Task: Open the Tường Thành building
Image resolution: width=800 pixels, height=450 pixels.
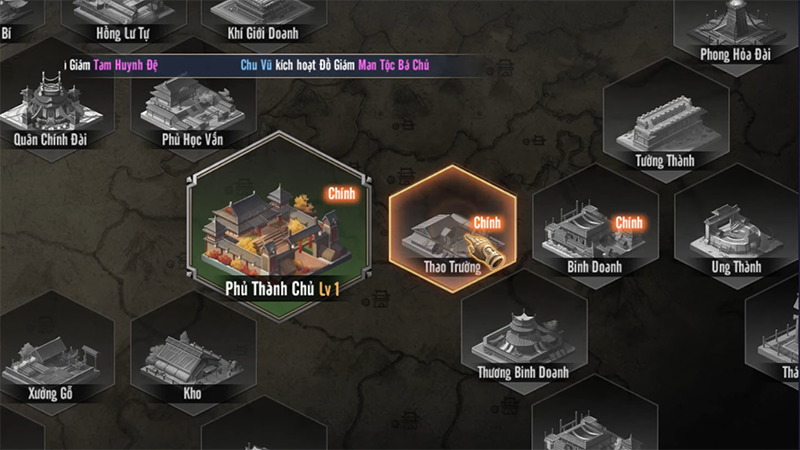Action: (x=665, y=128)
